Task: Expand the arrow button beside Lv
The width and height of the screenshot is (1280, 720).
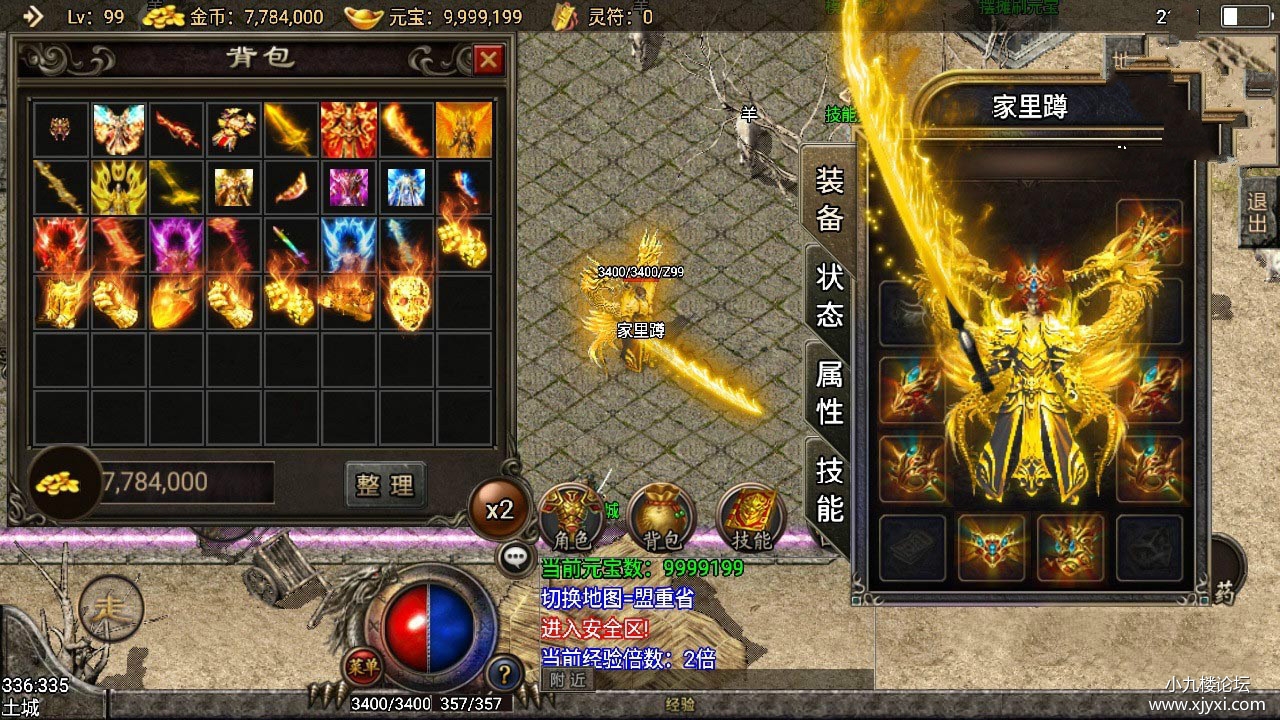Action: tap(33, 16)
